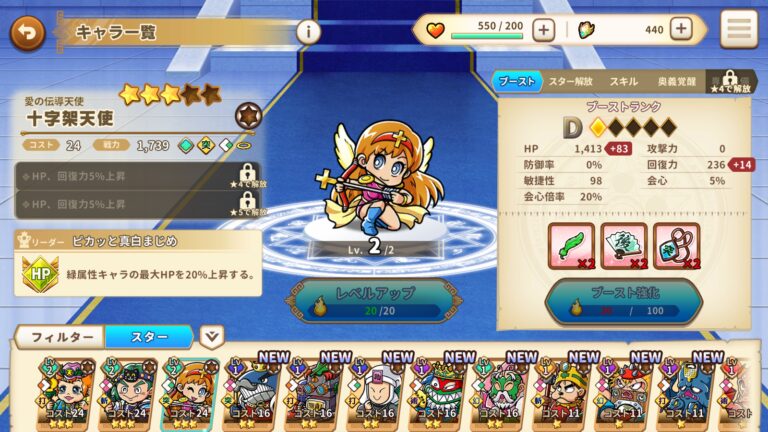768x432 pixels.
Task: Select the green charm pouch material
Action: pyautogui.click(x=677, y=246)
